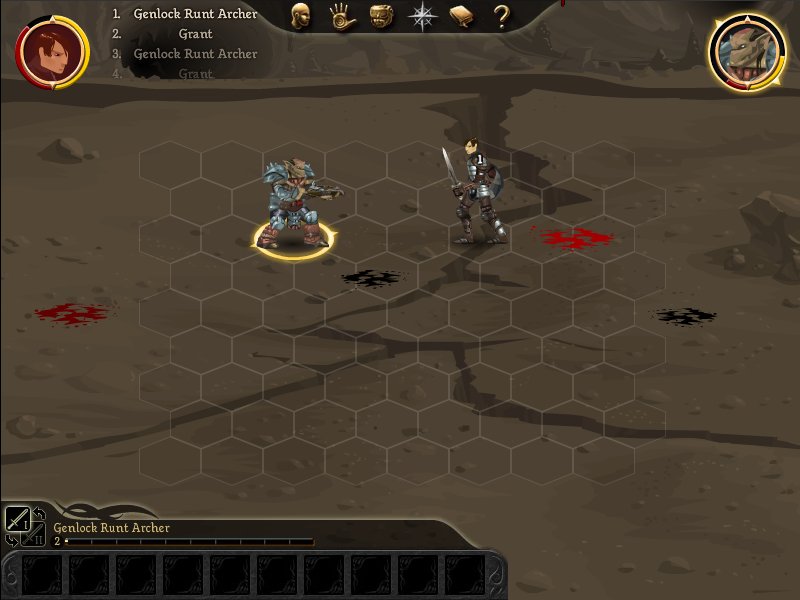Click the golden open hand icon
Screen dimensions: 800x600
pos(341,15)
